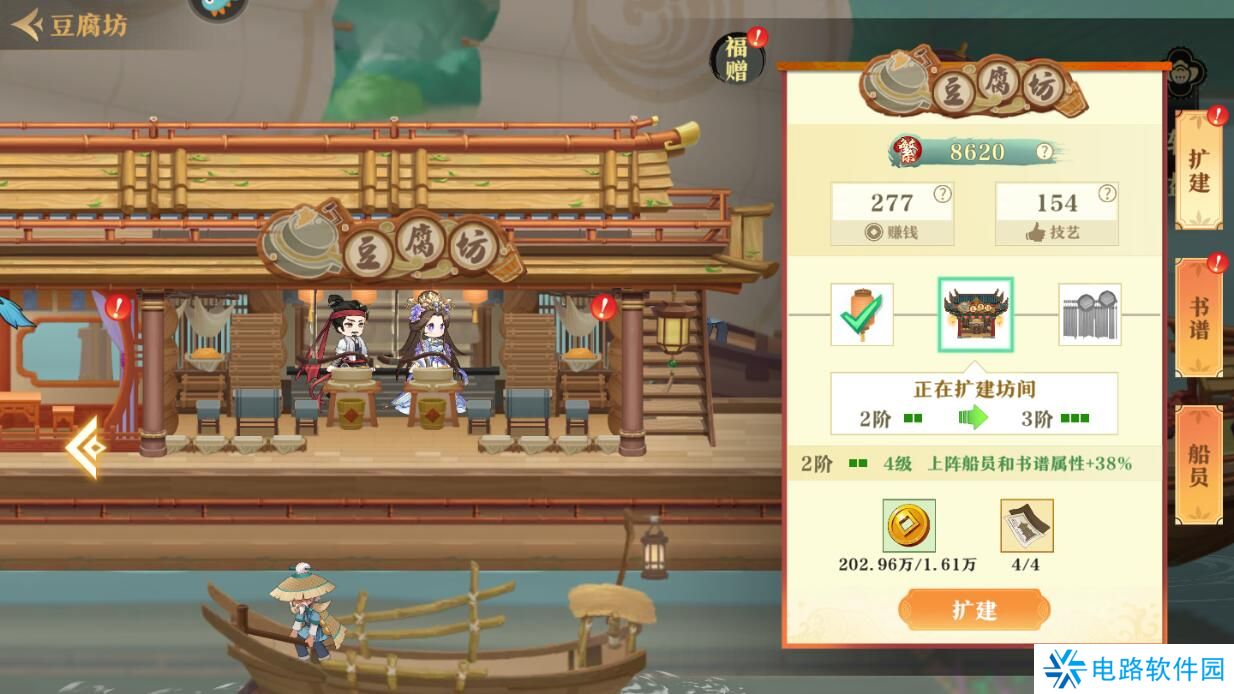The height and width of the screenshot is (694, 1234).
Task: Open the 赚钱 stat help question mark
Action: 941,195
